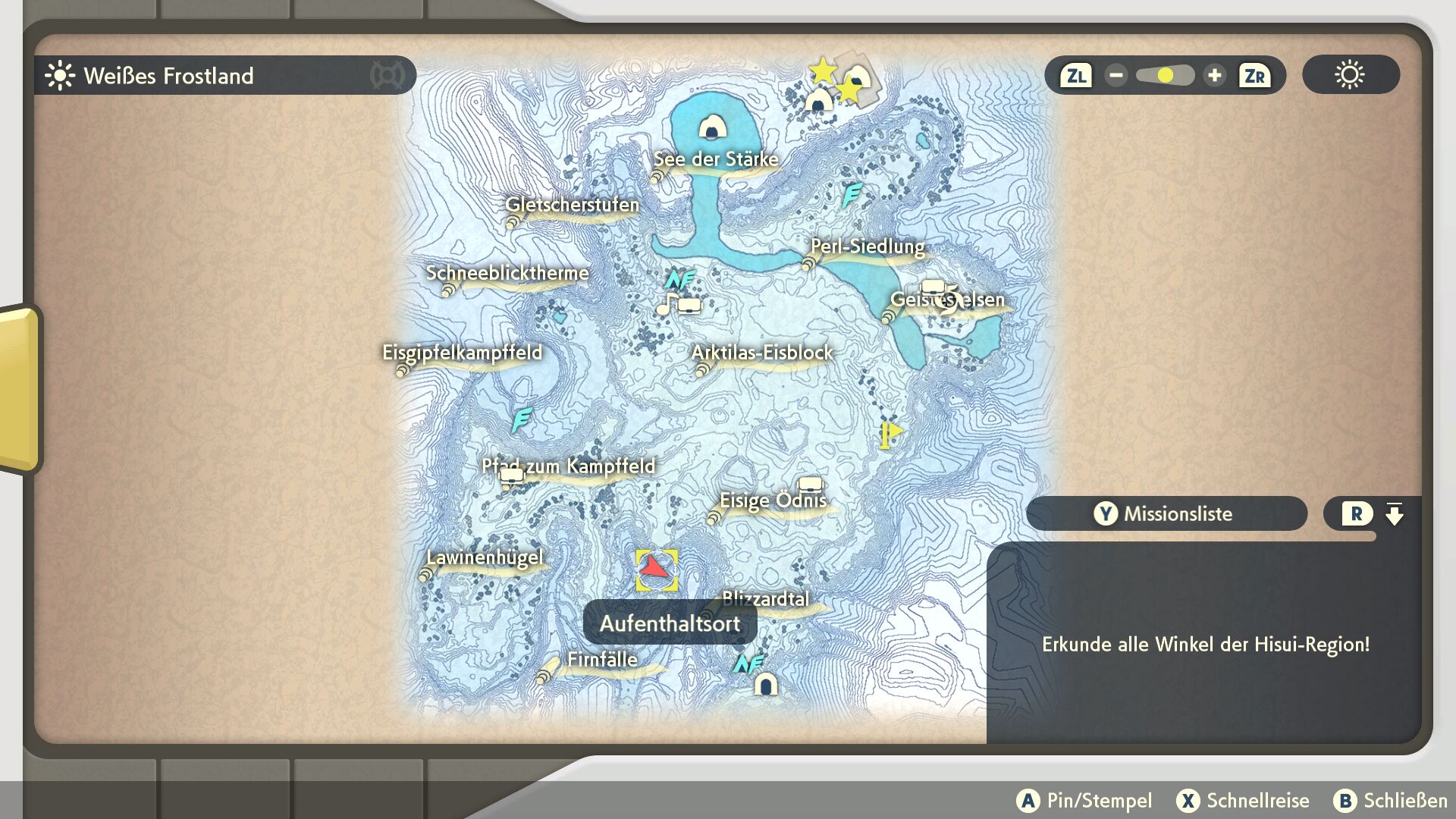The height and width of the screenshot is (819, 1456).
Task: Zoom out the map with minus button
Action: tap(1116, 76)
